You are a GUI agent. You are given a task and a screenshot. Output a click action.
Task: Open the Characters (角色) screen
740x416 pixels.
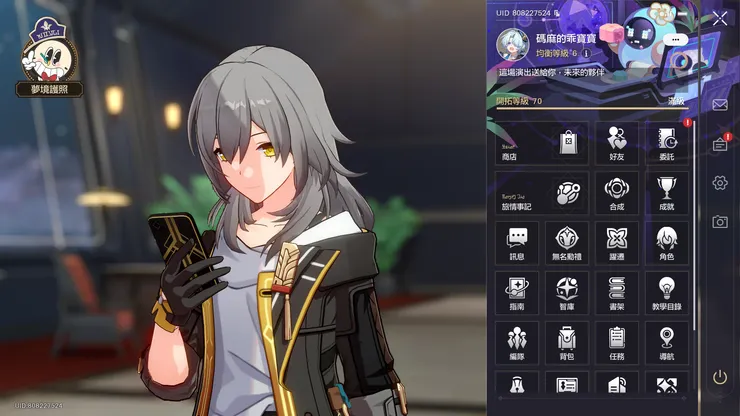(666, 243)
